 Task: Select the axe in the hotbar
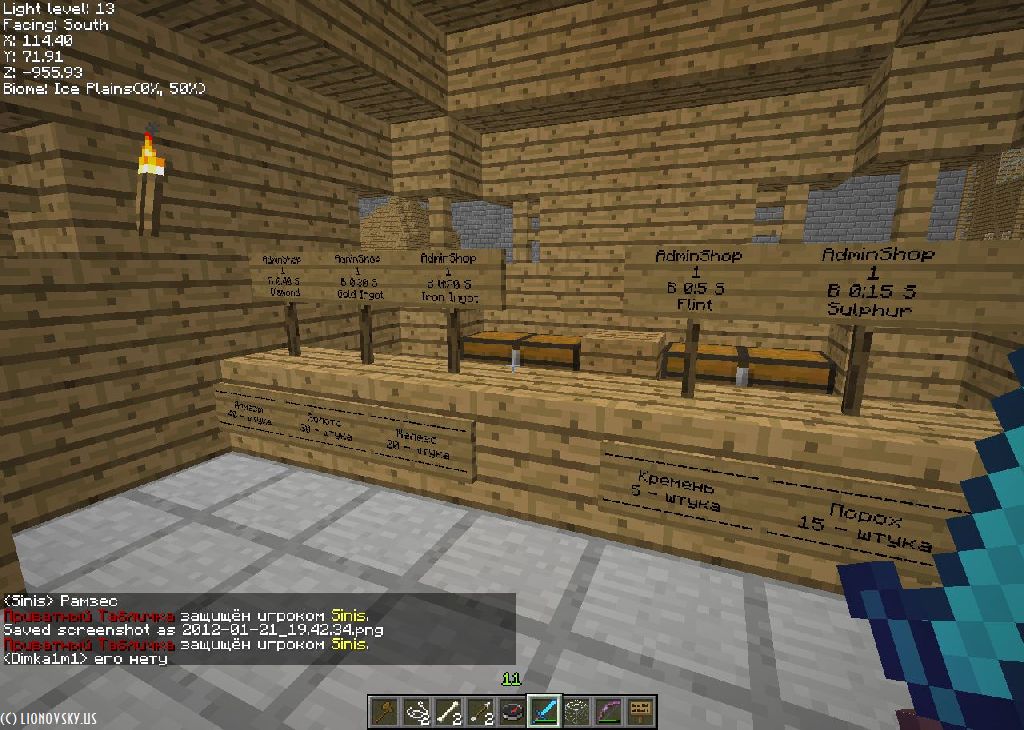[x=384, y=711]
